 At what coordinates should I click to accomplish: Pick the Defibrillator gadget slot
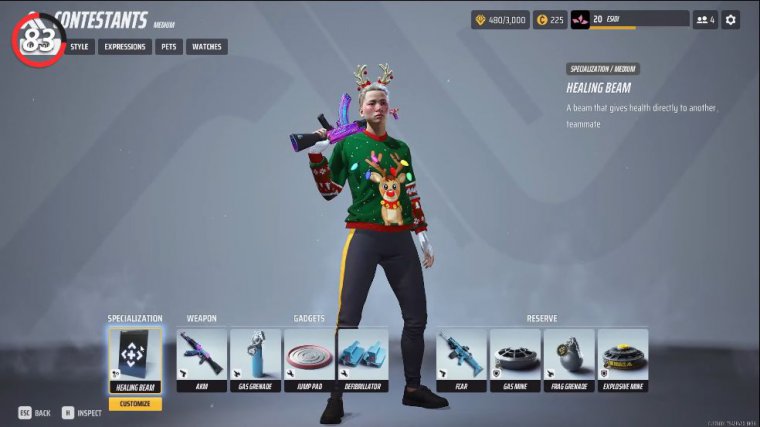362,360
